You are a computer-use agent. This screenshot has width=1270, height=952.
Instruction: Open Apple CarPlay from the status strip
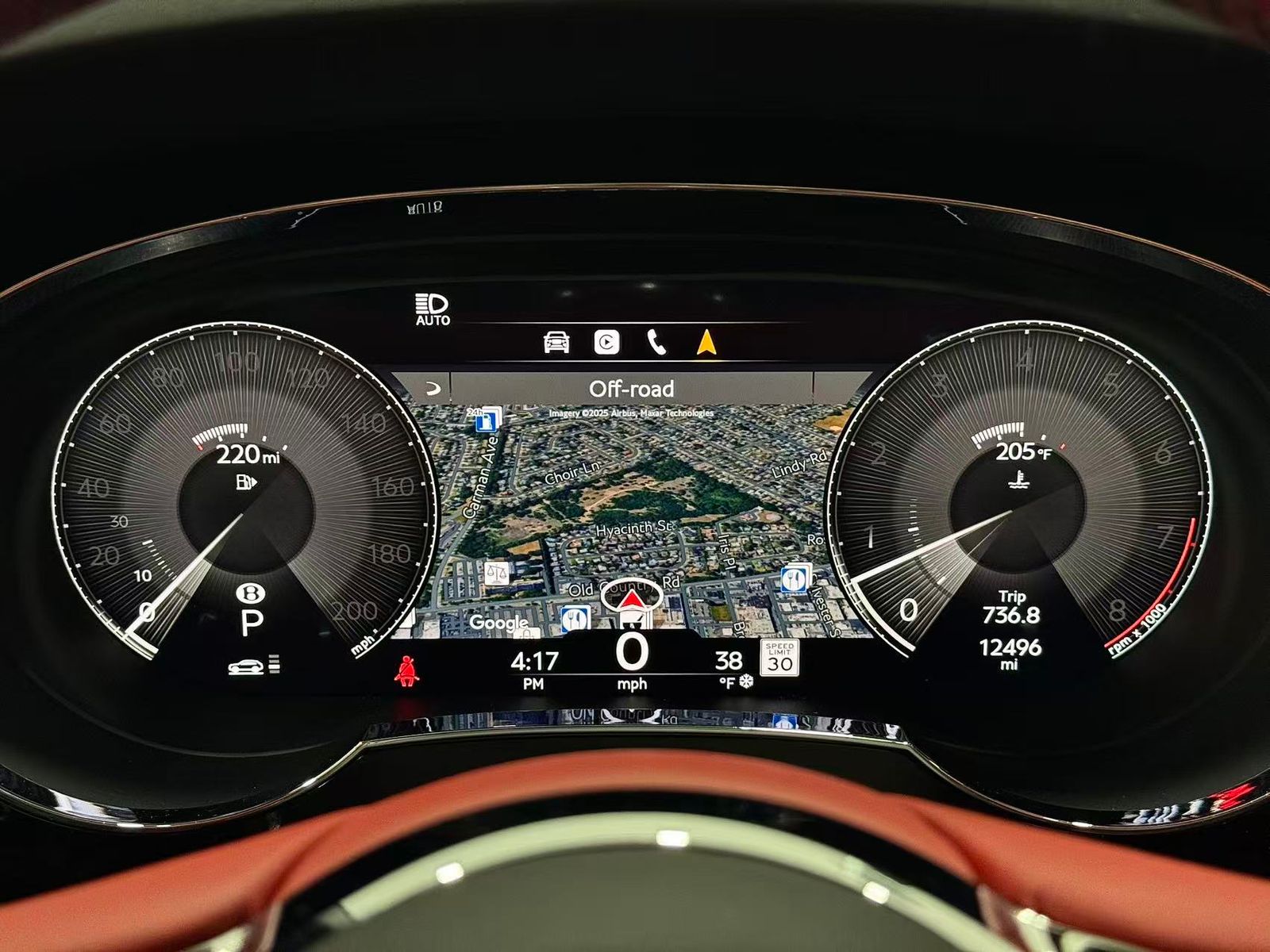608,341
